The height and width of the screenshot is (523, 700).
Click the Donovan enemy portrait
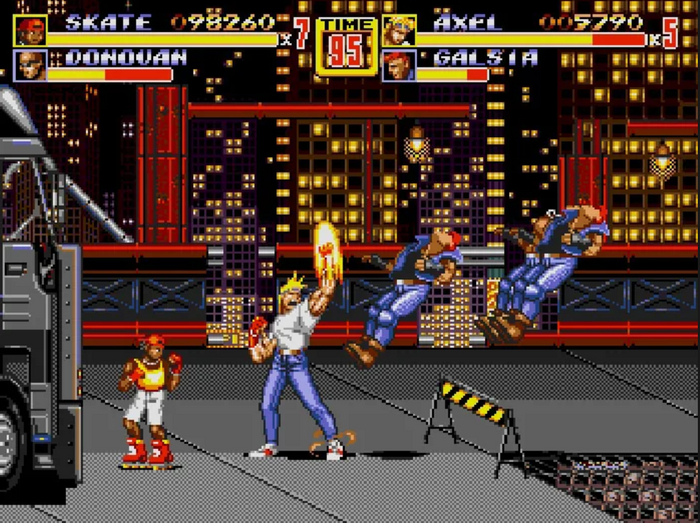29,65
